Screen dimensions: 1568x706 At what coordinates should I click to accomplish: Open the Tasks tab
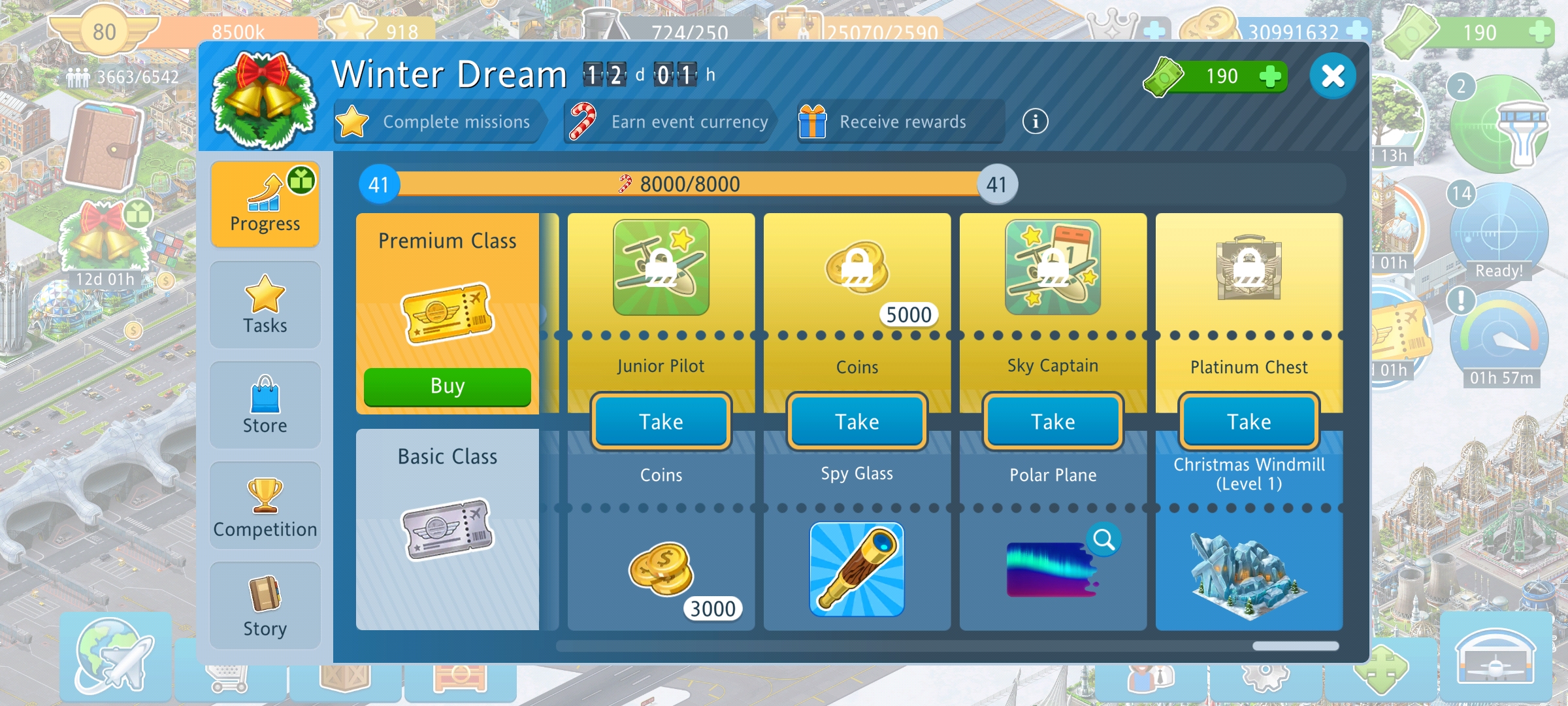click(265, 305)
